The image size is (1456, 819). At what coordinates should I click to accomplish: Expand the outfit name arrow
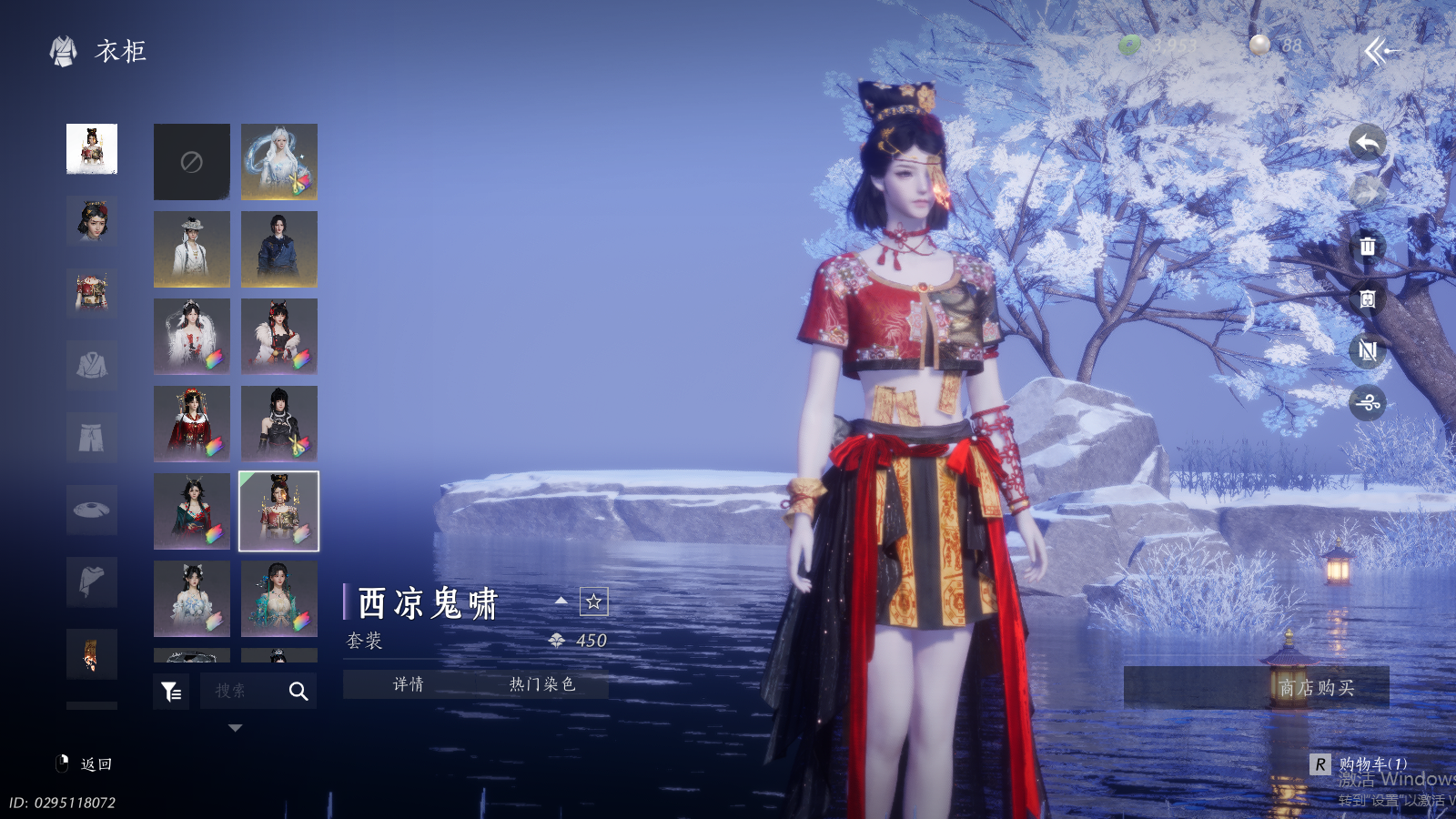click(561, 601)
